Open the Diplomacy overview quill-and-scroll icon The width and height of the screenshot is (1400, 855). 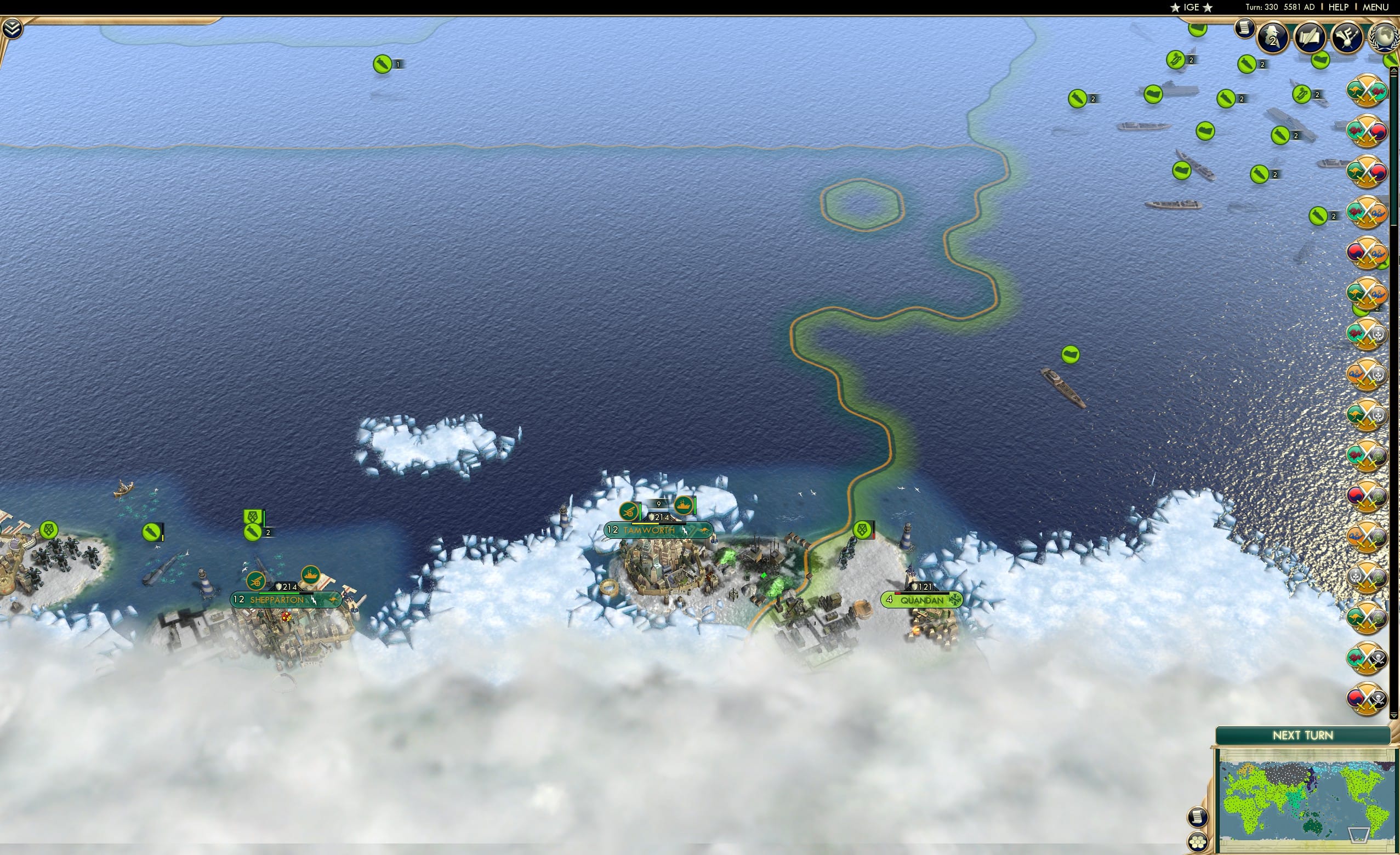point(1310,37)
